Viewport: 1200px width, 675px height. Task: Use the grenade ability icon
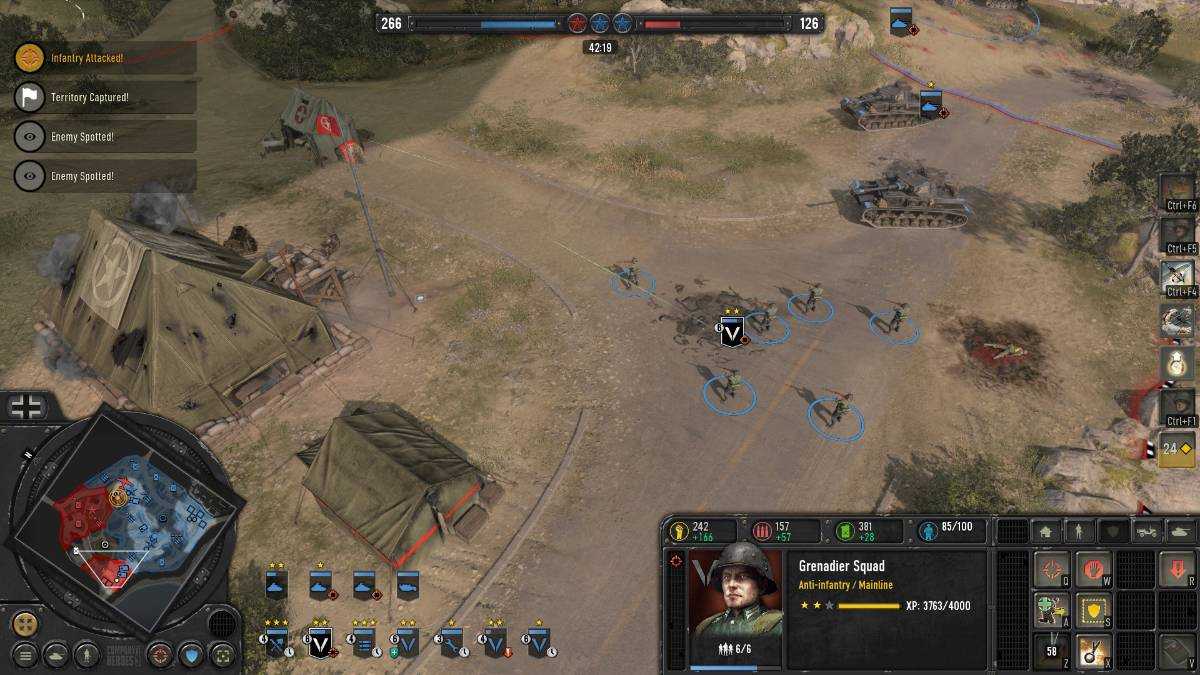(1094, 650)
